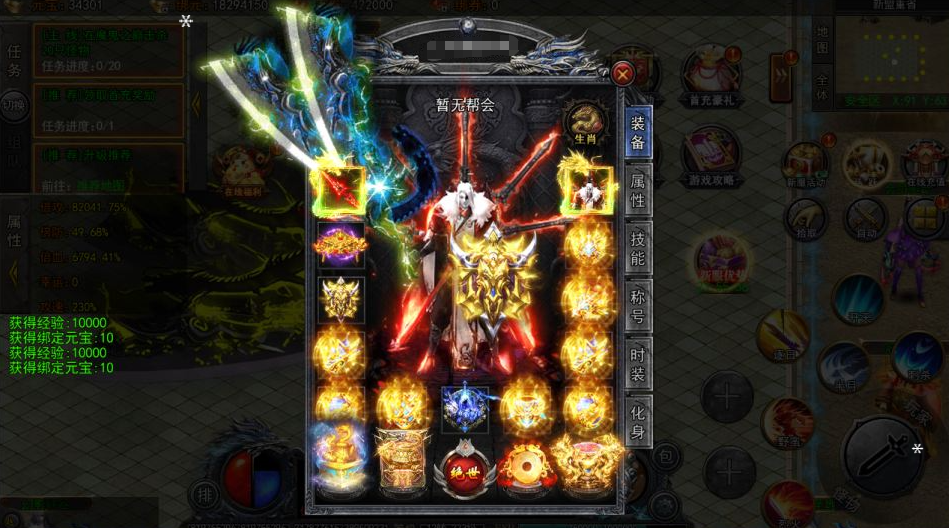
Task: Click the purple bracelet equipment slot
Action: click(340, 244)
